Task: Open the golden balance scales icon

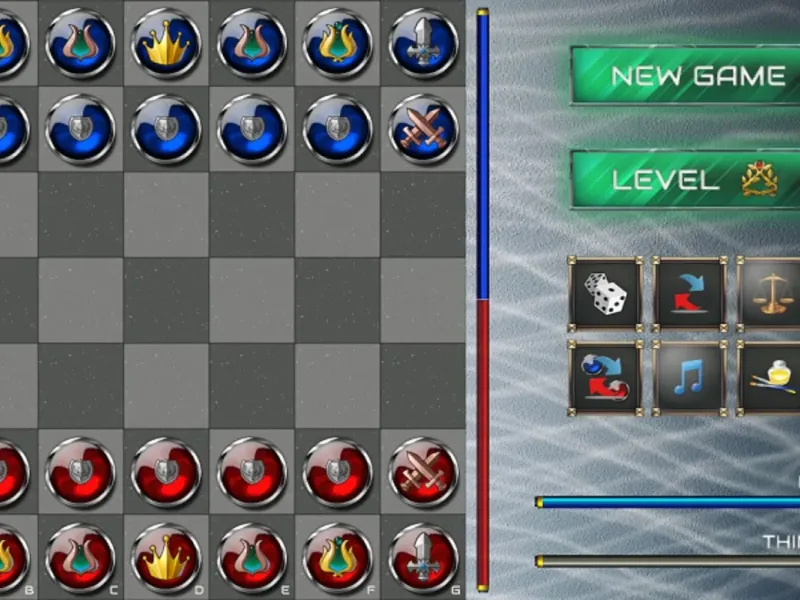Action: pyautogui.click(x=772, y=294)
